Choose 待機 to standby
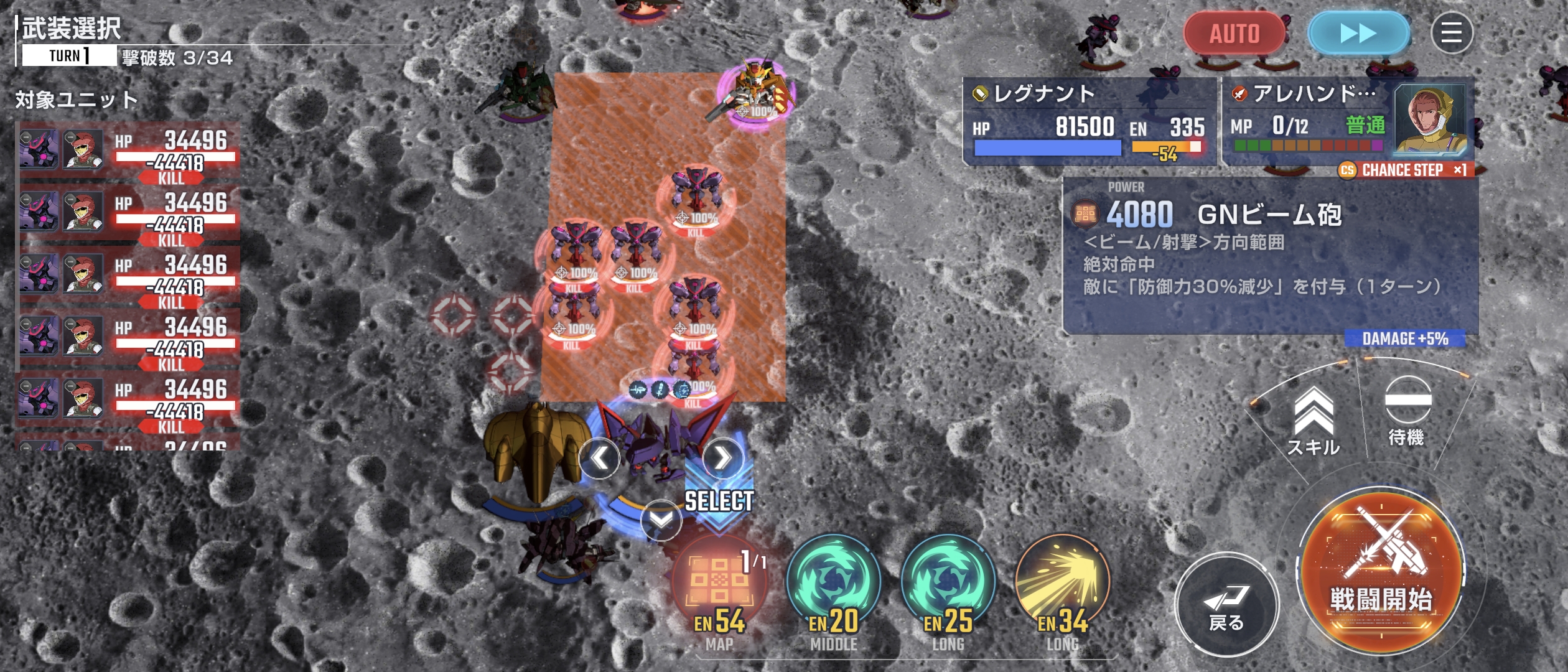Image resolution: width=1568 pixels, height=672 pixels. pos(1407,412)
